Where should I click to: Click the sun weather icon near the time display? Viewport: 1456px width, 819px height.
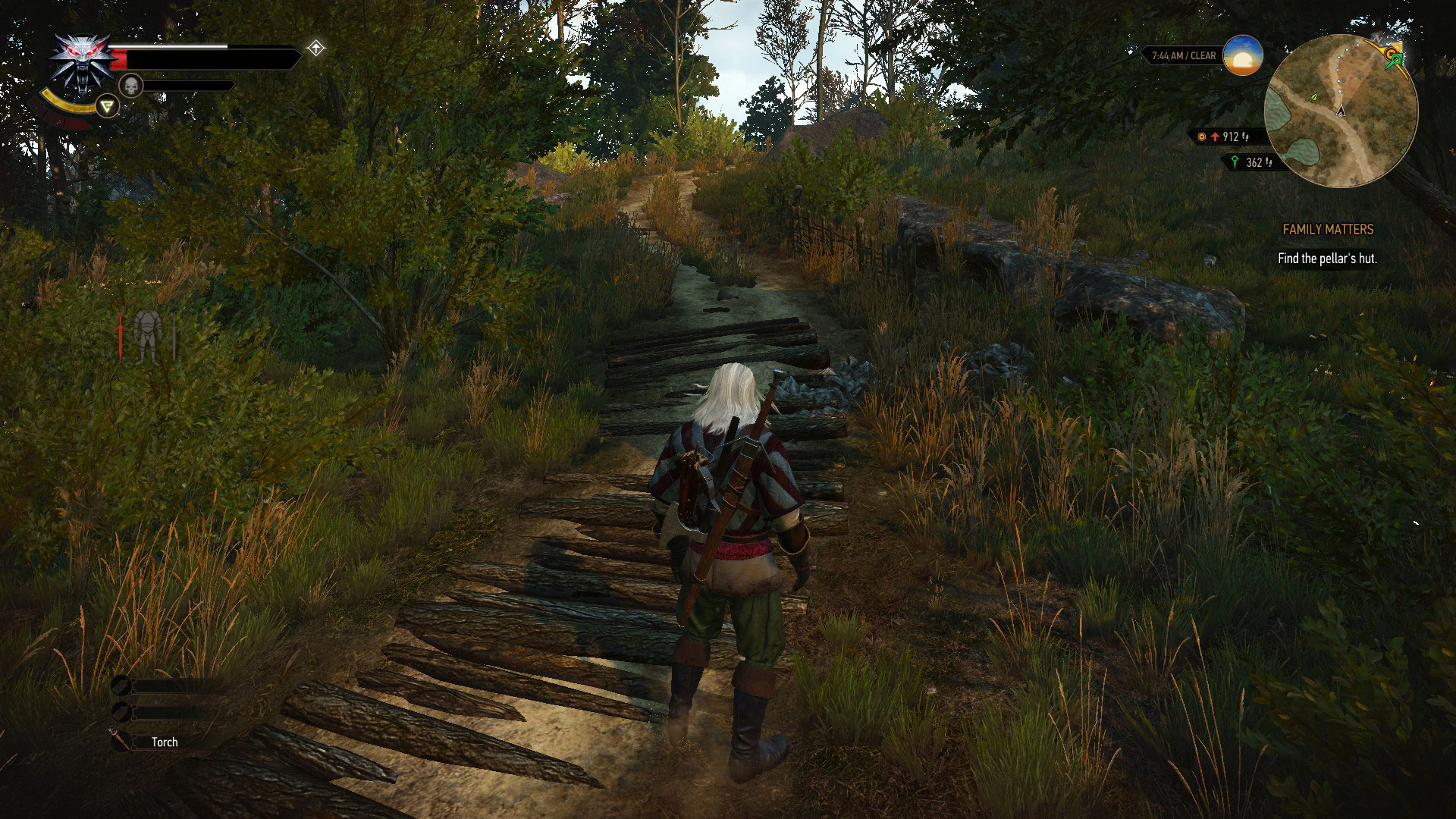1244,58
